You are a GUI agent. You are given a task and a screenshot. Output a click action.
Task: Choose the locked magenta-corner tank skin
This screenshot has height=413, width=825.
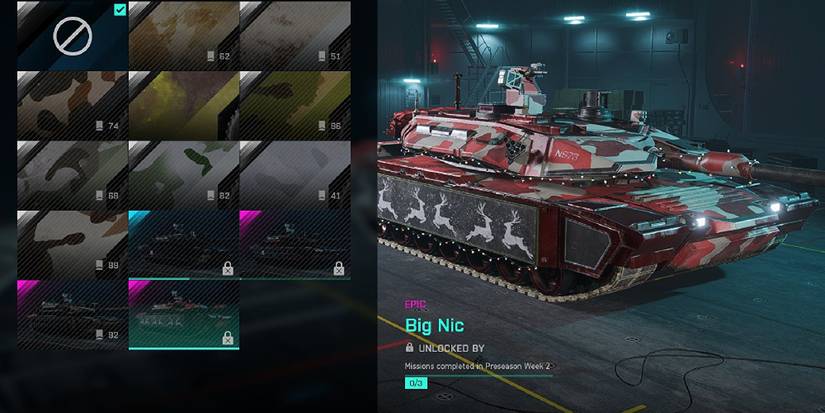295,243
